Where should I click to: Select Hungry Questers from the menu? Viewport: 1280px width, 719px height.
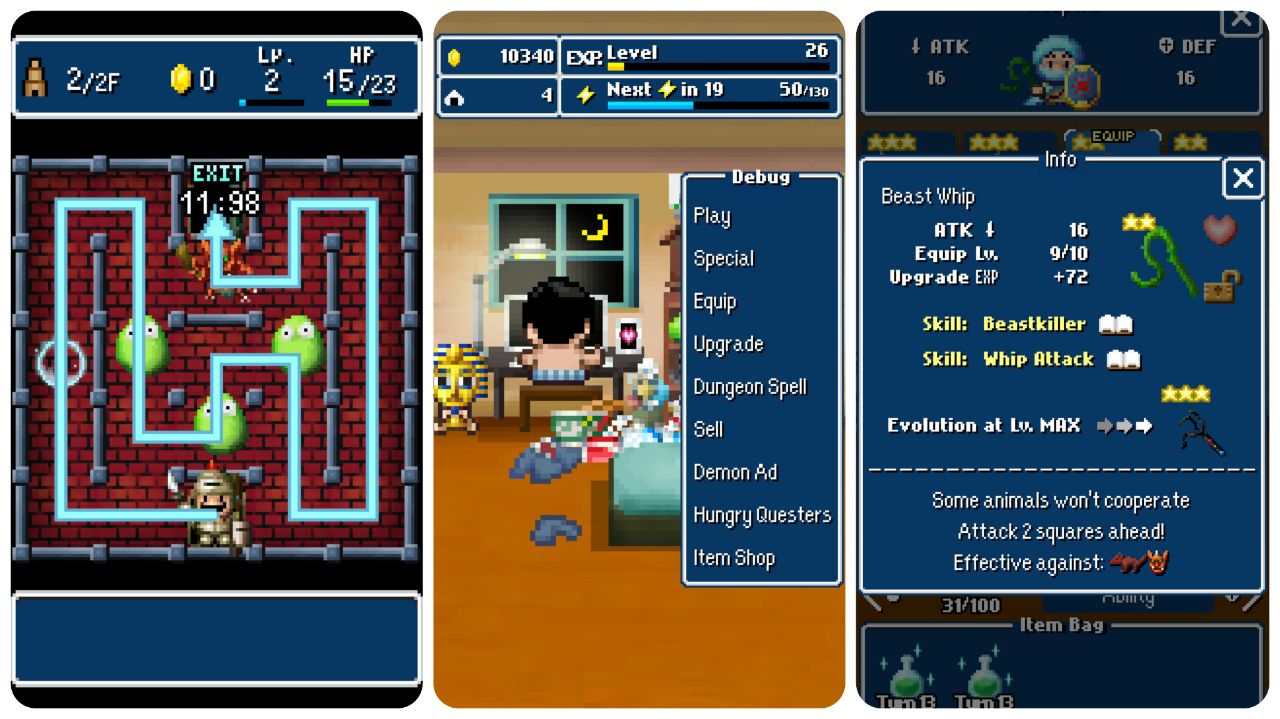click(762, 515)
